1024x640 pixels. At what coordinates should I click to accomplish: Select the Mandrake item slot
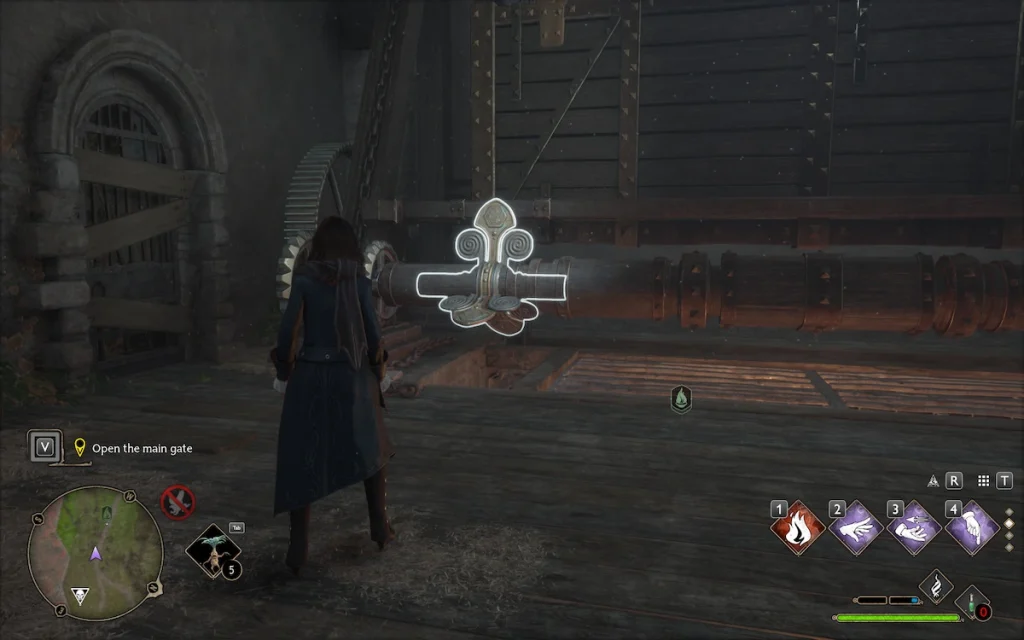(213, 551)
